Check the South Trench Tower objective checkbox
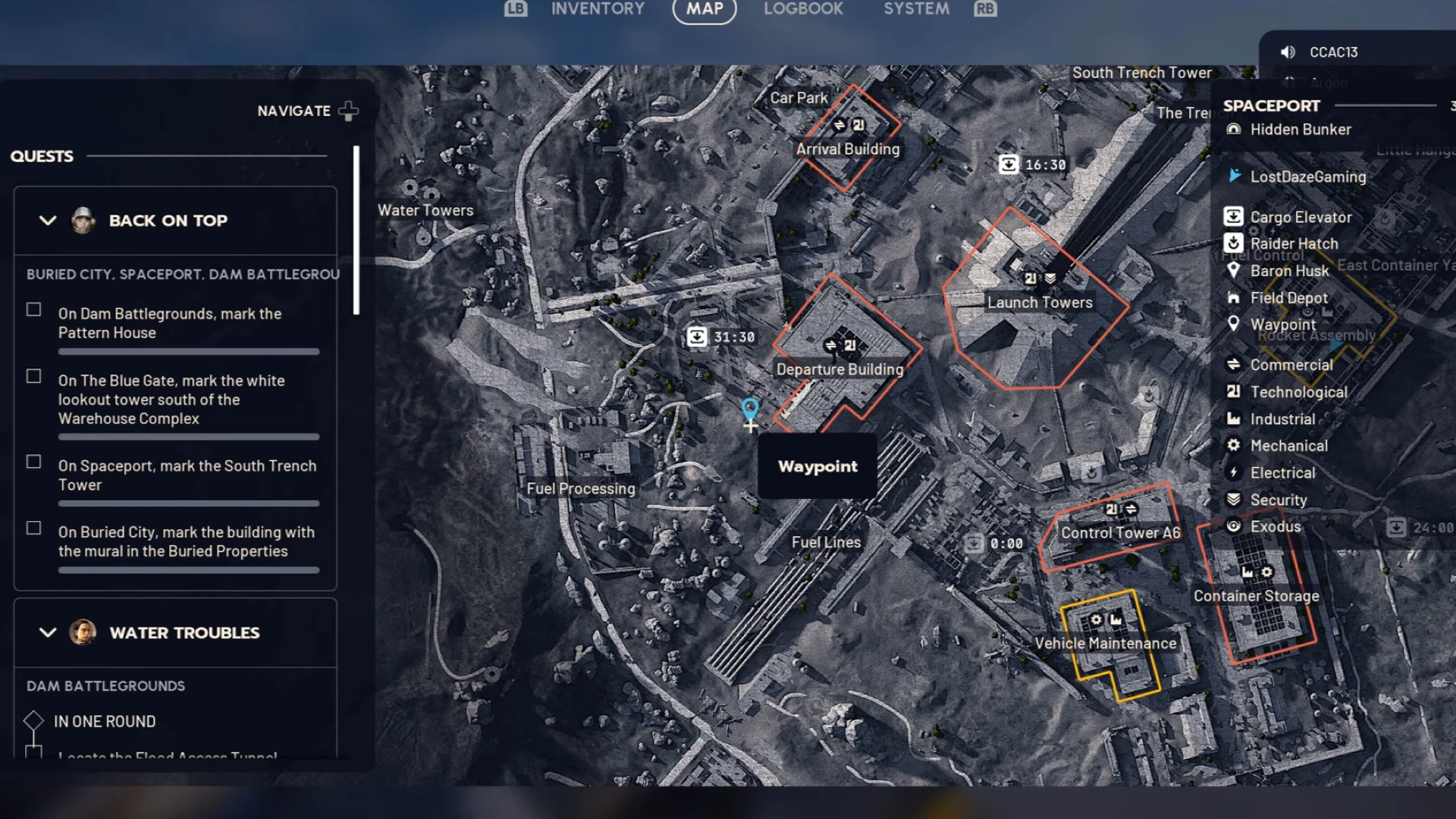1456x819 pixels. (33, 461)
